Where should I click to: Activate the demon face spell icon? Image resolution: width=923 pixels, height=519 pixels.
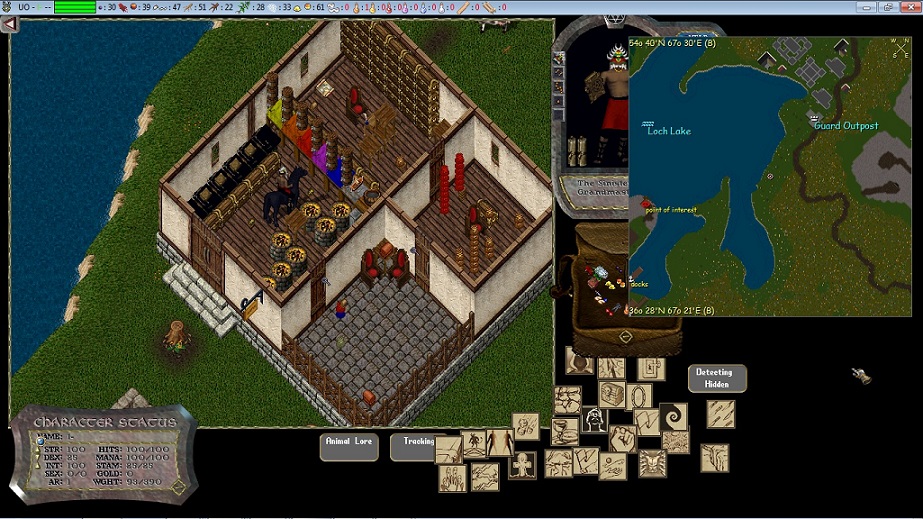tap(653, 463)
